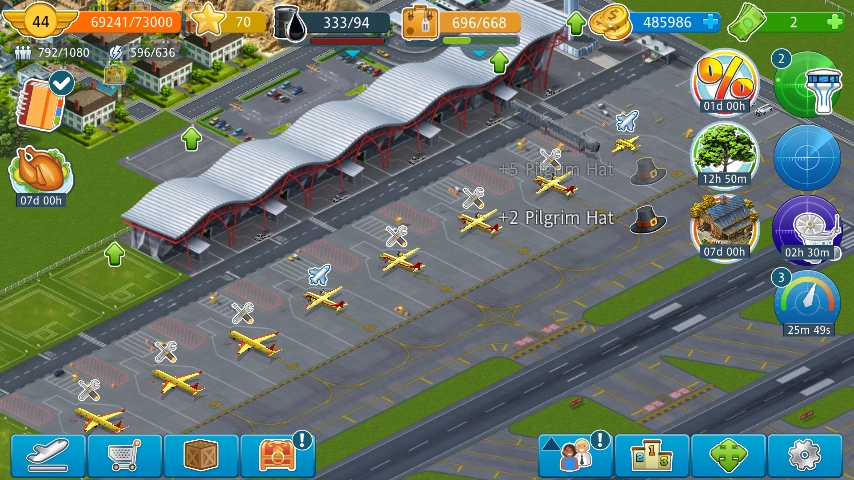The height and width of the screenshot is (480, 854).
Task: Open the gear settings menu
Action: point(805,455)
